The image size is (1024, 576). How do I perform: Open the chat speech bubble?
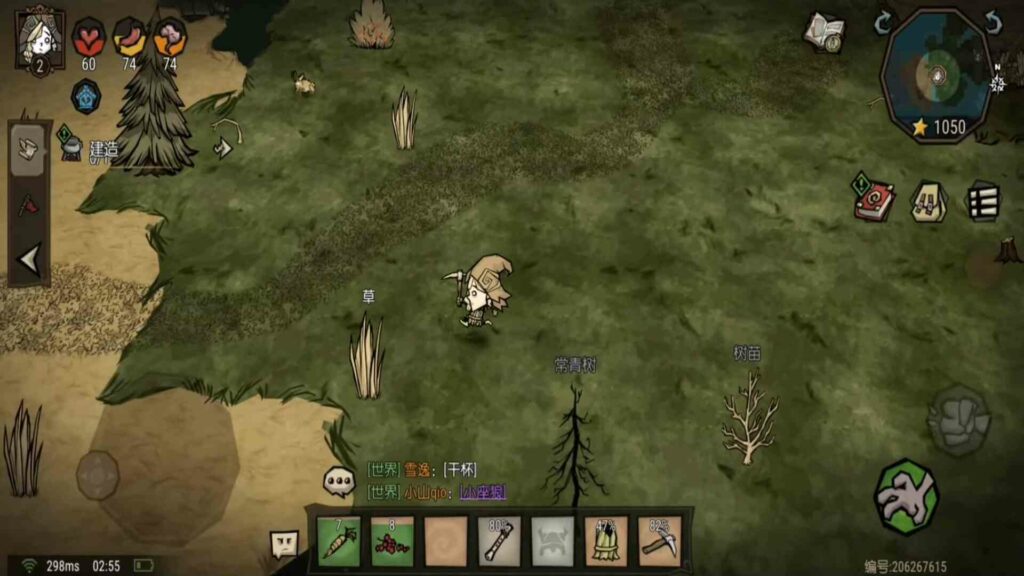339,481
